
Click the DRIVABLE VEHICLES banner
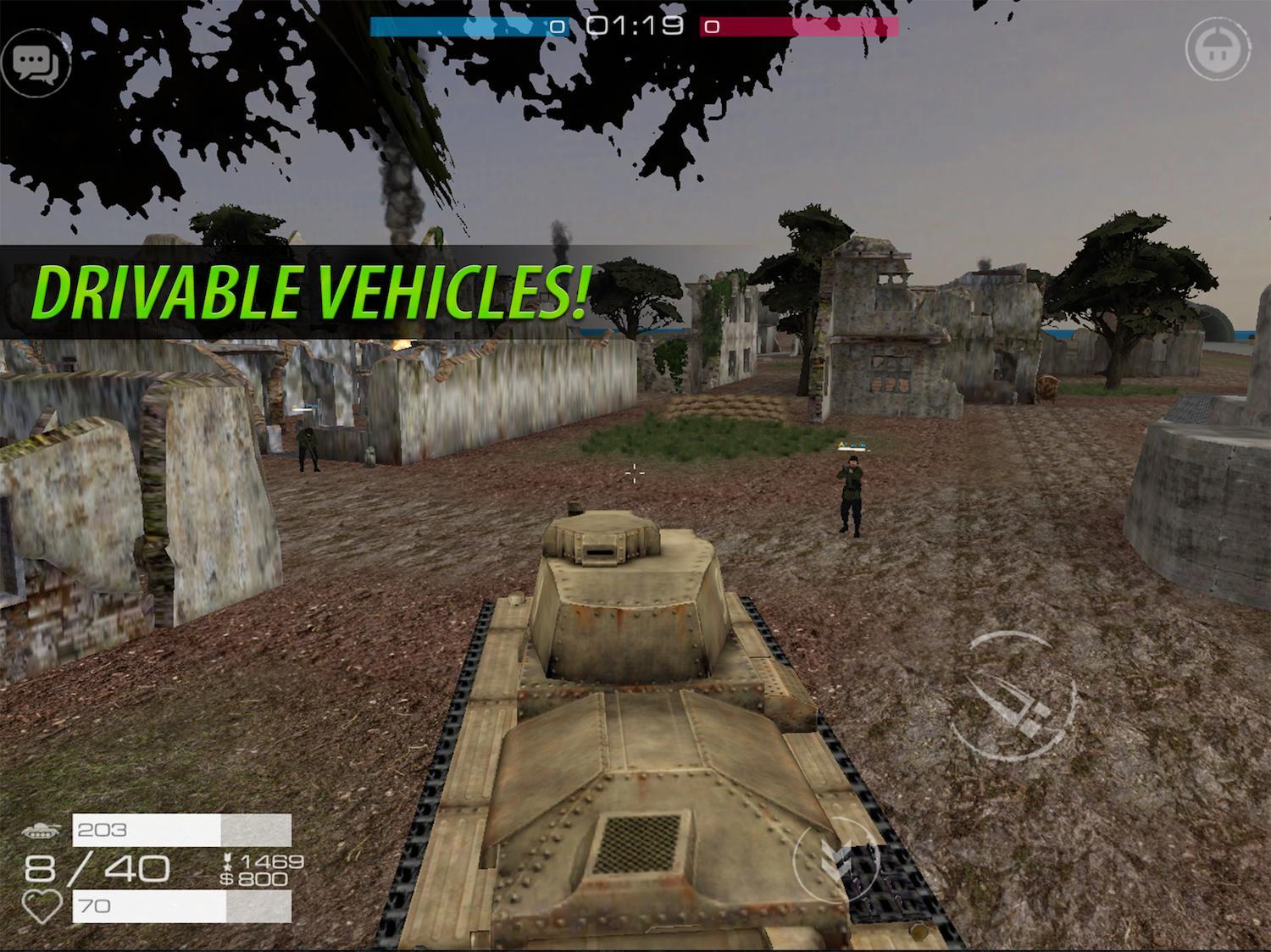tap(314, 290)
